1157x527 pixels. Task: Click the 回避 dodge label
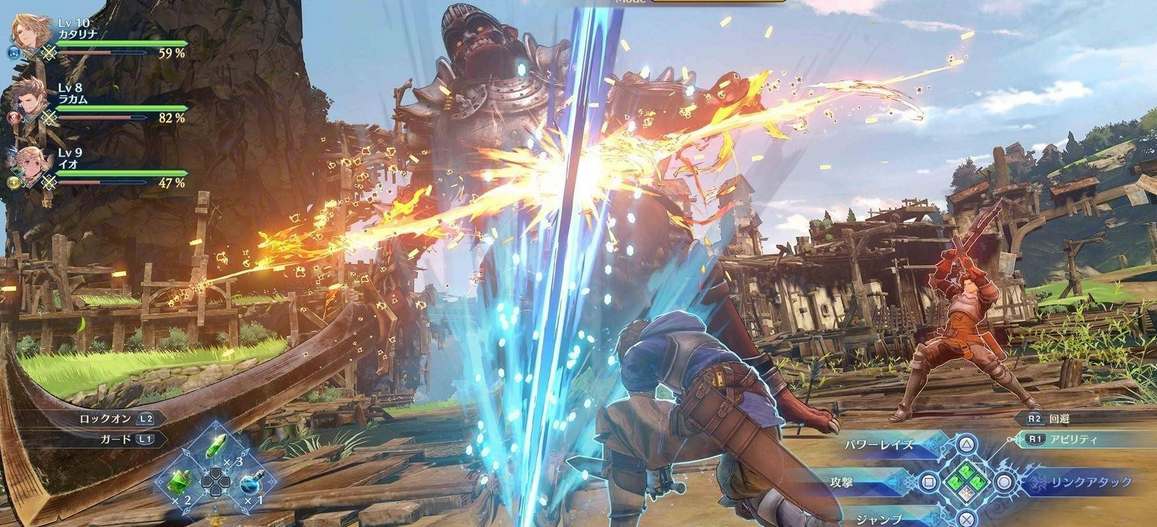[1068, 419]
